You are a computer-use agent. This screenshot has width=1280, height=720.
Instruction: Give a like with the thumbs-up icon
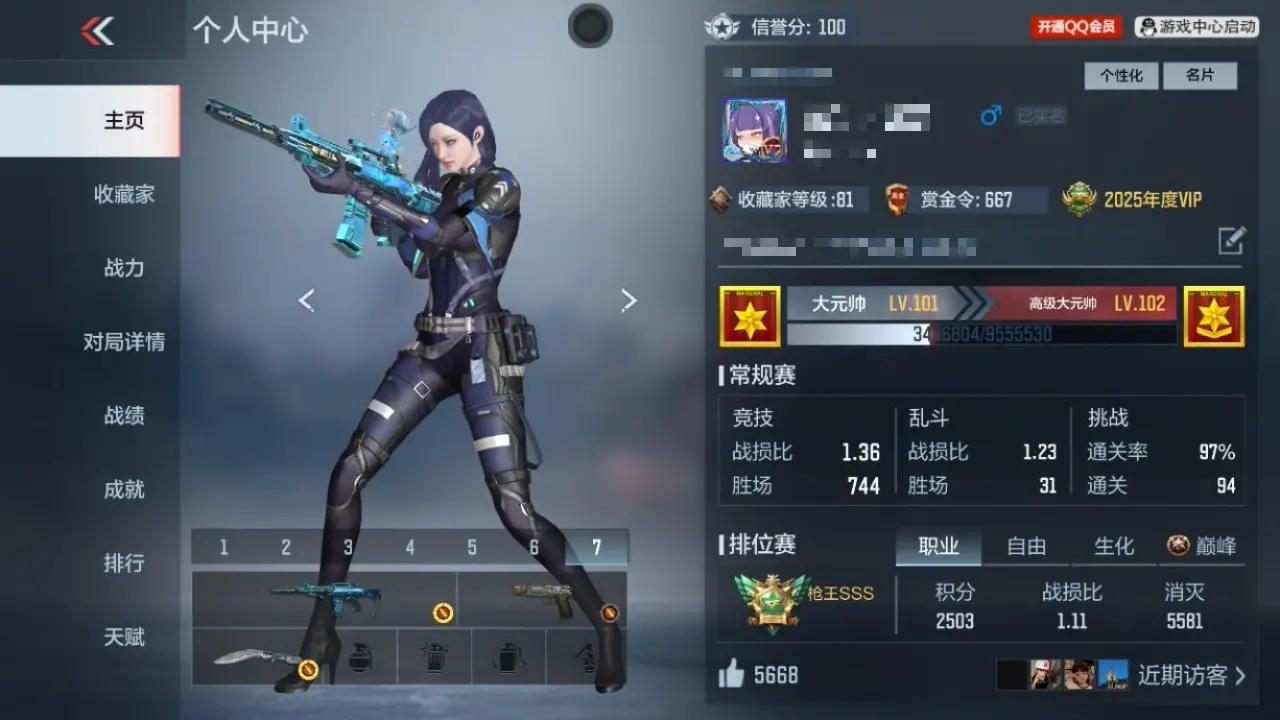coord(732,675)
